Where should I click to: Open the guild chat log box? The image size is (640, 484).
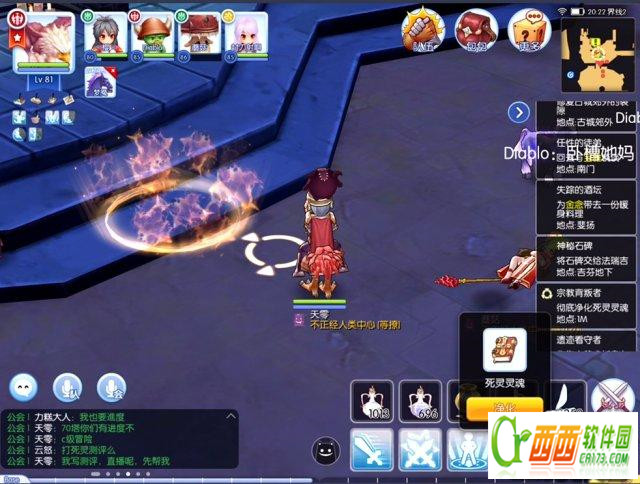coord(117,439)
